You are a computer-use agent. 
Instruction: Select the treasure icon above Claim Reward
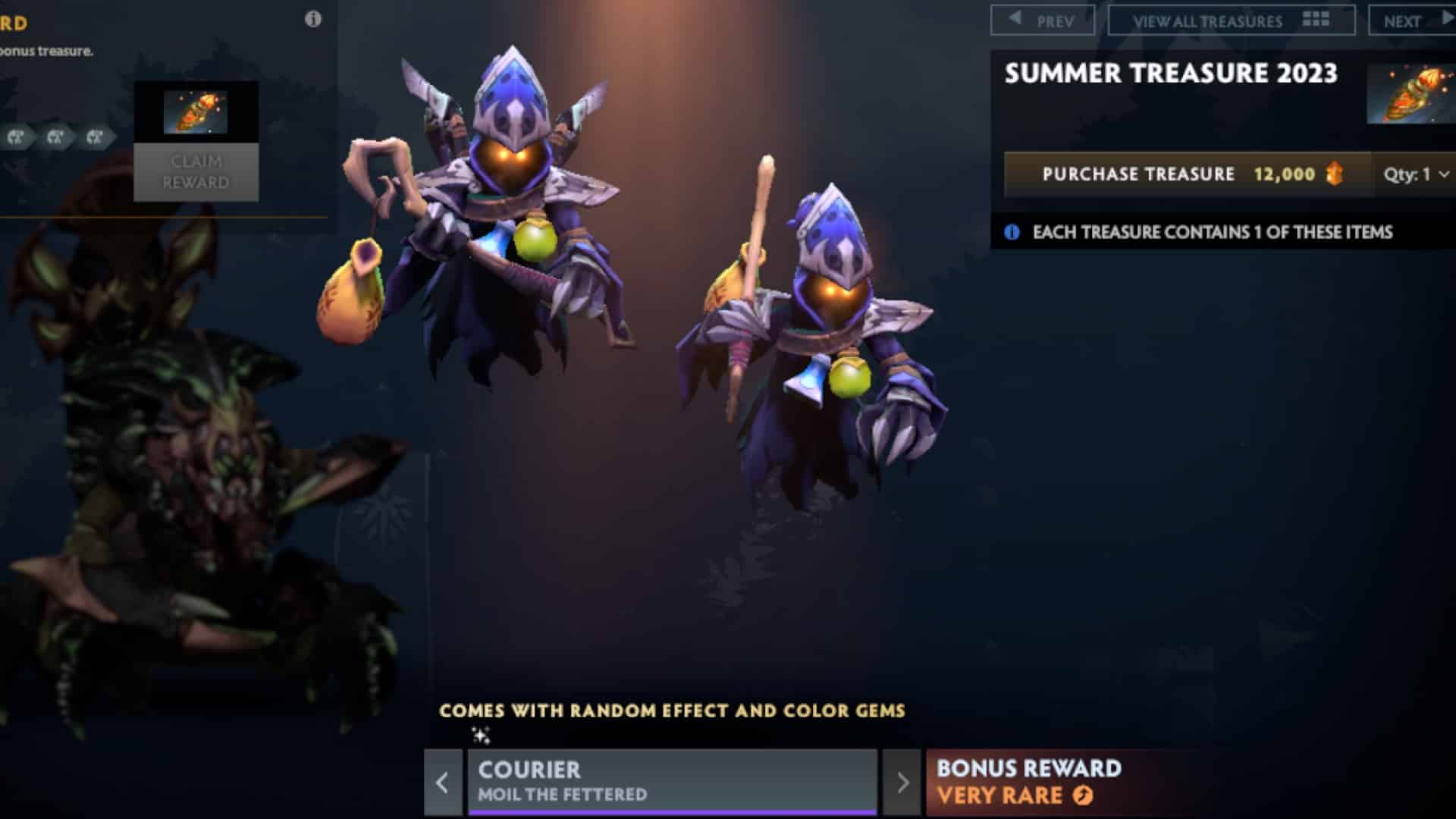tap(196, 112)
